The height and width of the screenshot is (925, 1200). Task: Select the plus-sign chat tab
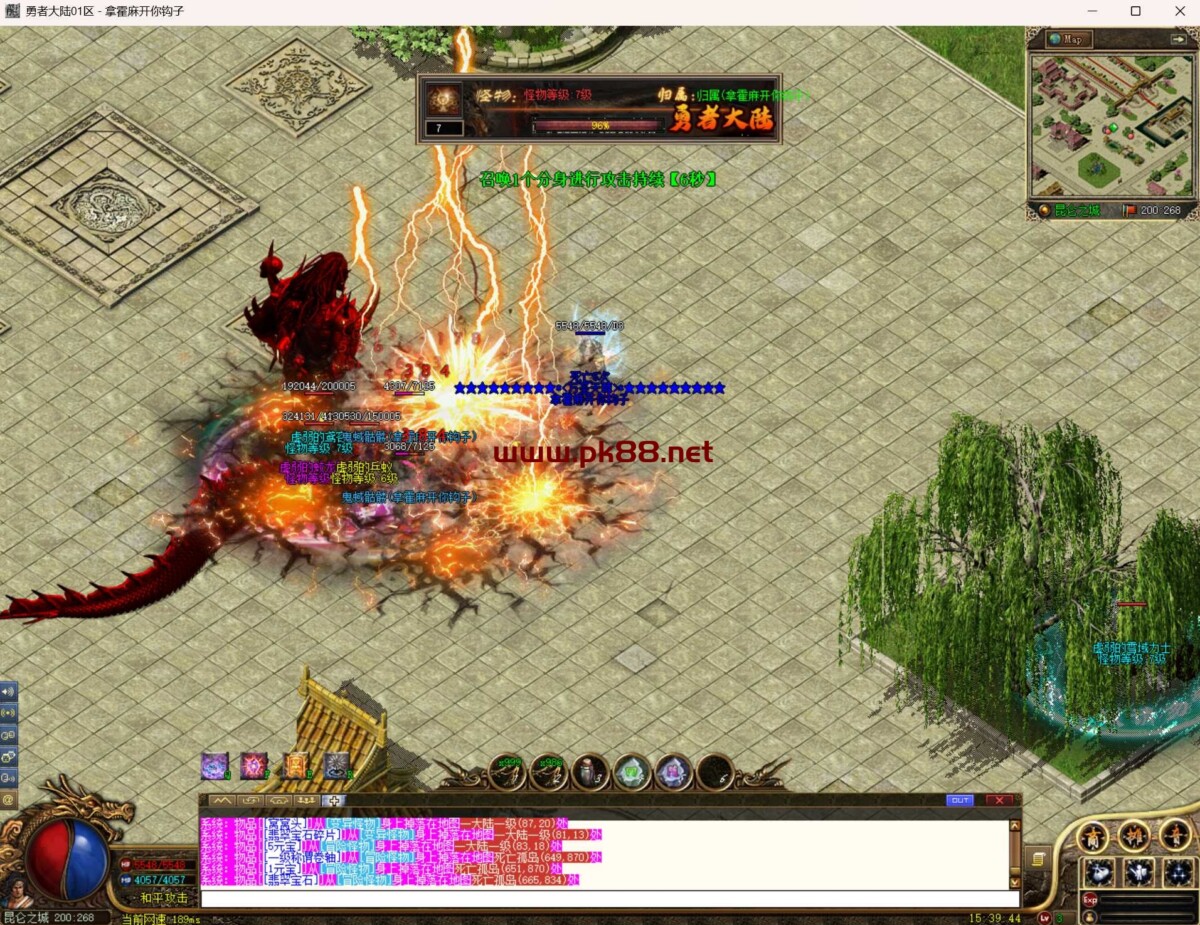pos(335,801)
